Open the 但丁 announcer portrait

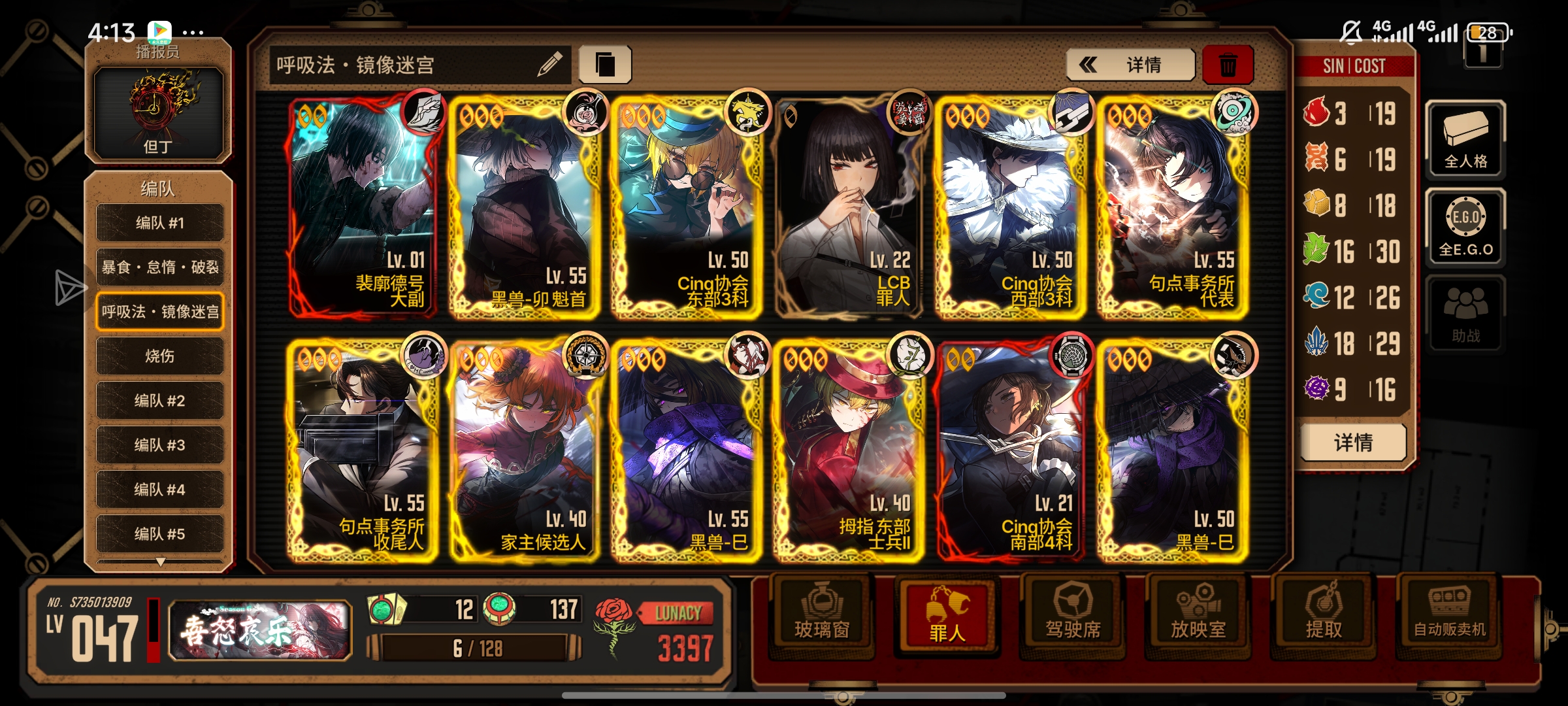pos(159,111)
